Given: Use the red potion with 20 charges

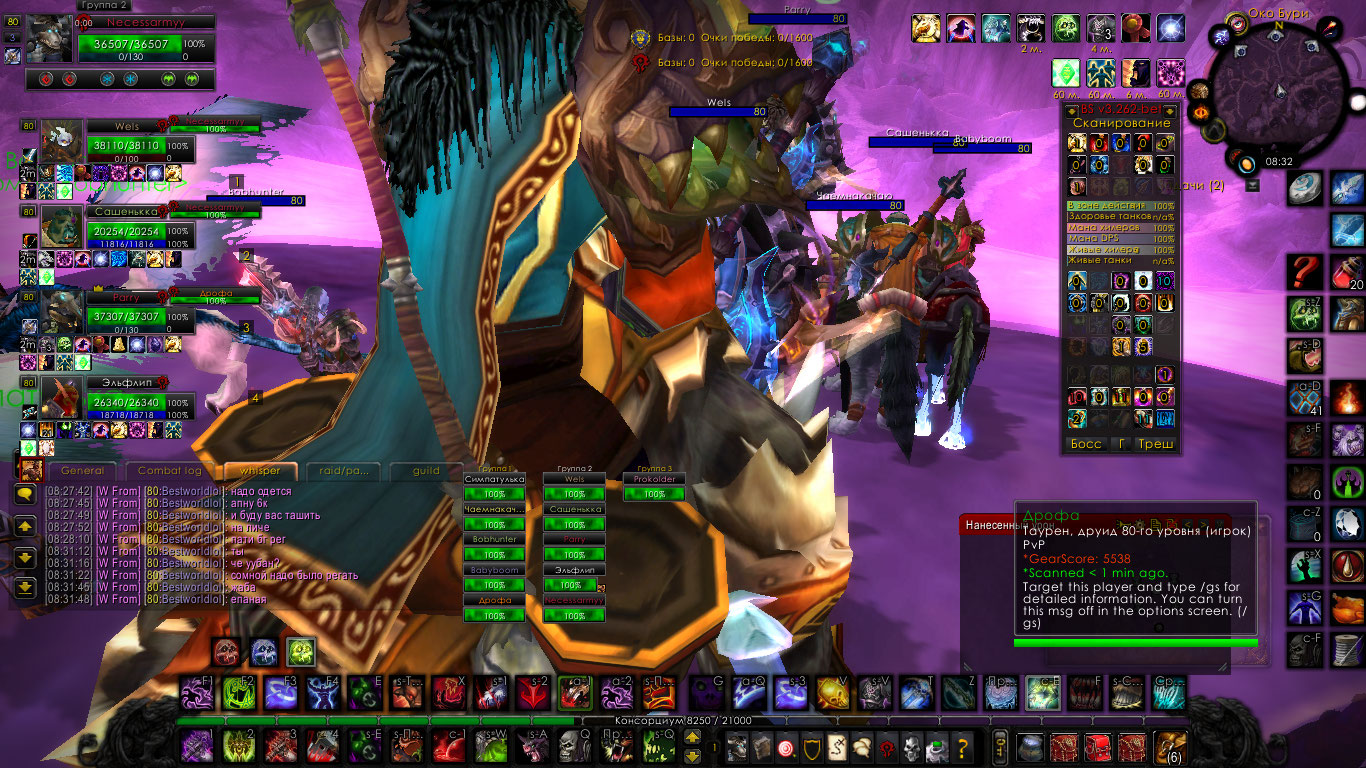Looking at the screenshot, I should click(1347, 272).
